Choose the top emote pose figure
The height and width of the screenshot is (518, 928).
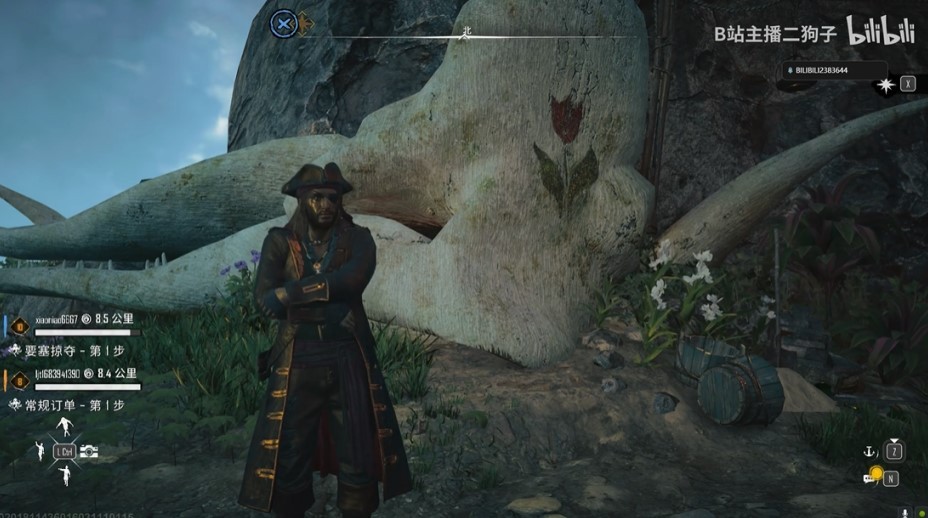65,427
